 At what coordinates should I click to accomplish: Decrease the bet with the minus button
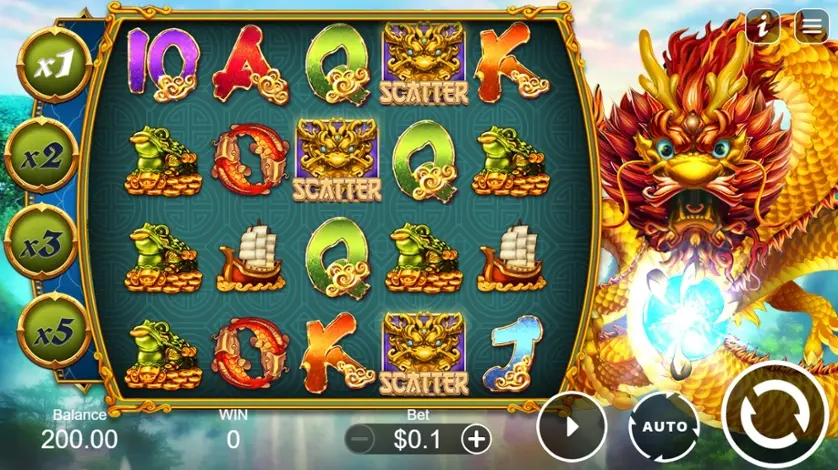362,438
